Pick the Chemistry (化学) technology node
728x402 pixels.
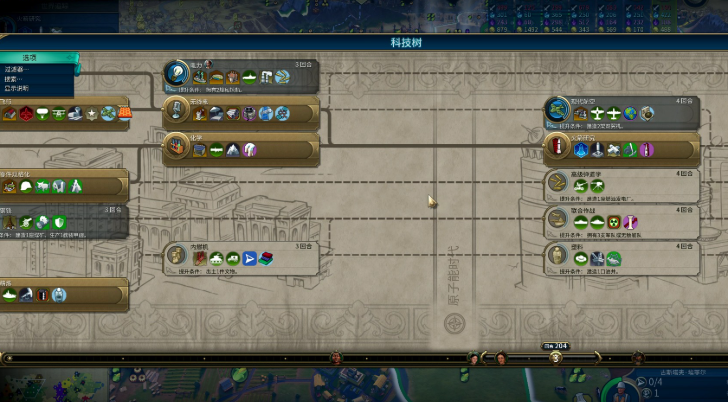241,149
